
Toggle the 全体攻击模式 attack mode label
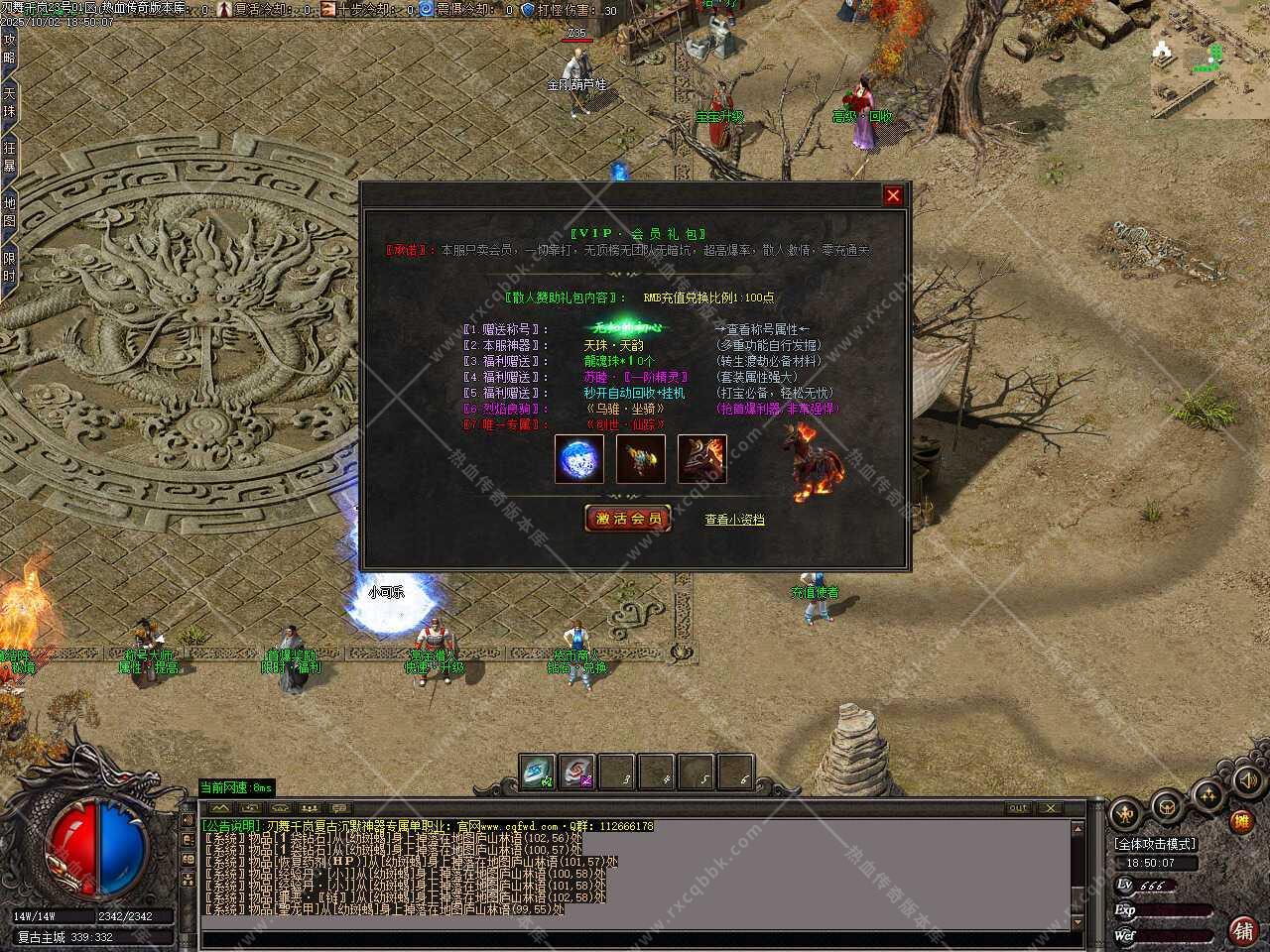(1156, 844)
